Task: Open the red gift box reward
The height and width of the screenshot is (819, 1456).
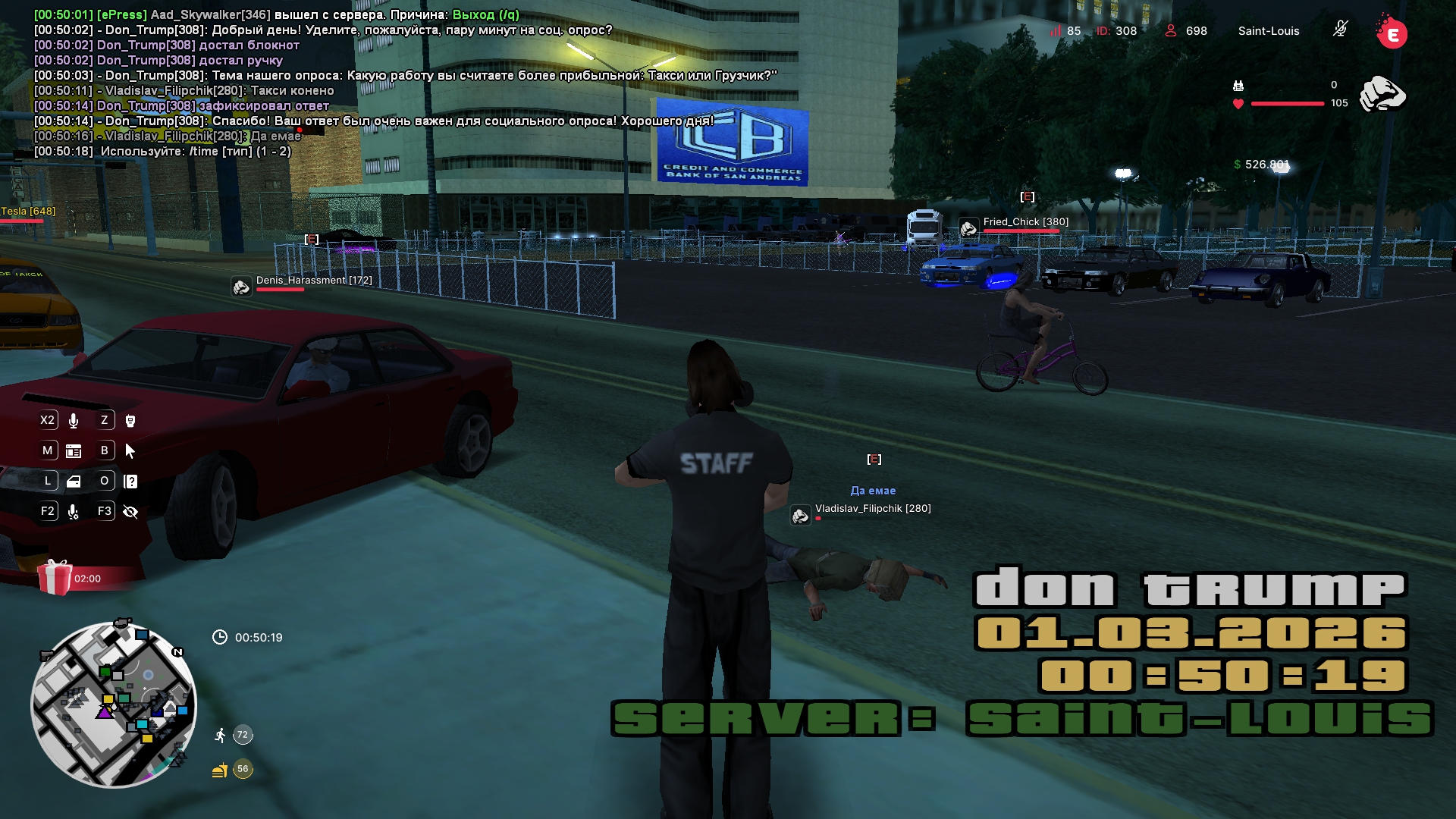Action: 55,578
